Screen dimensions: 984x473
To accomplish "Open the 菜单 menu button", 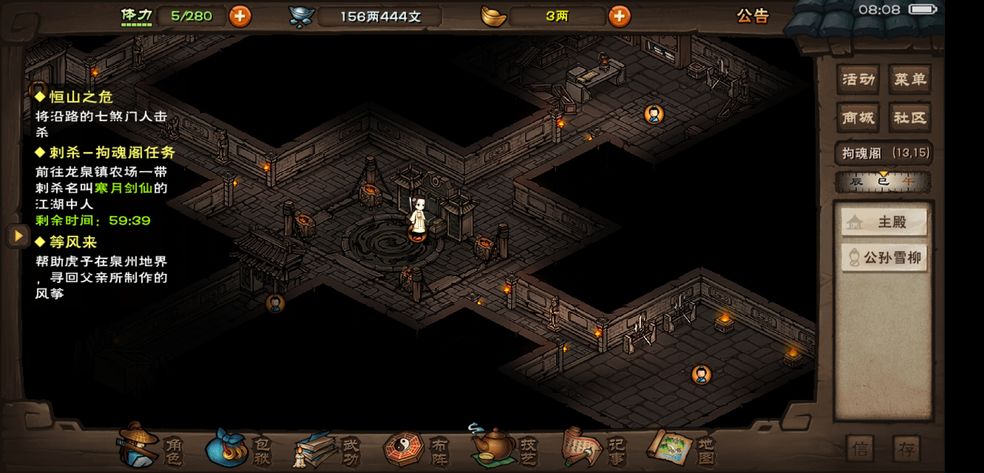I will (x=909, y=79).
